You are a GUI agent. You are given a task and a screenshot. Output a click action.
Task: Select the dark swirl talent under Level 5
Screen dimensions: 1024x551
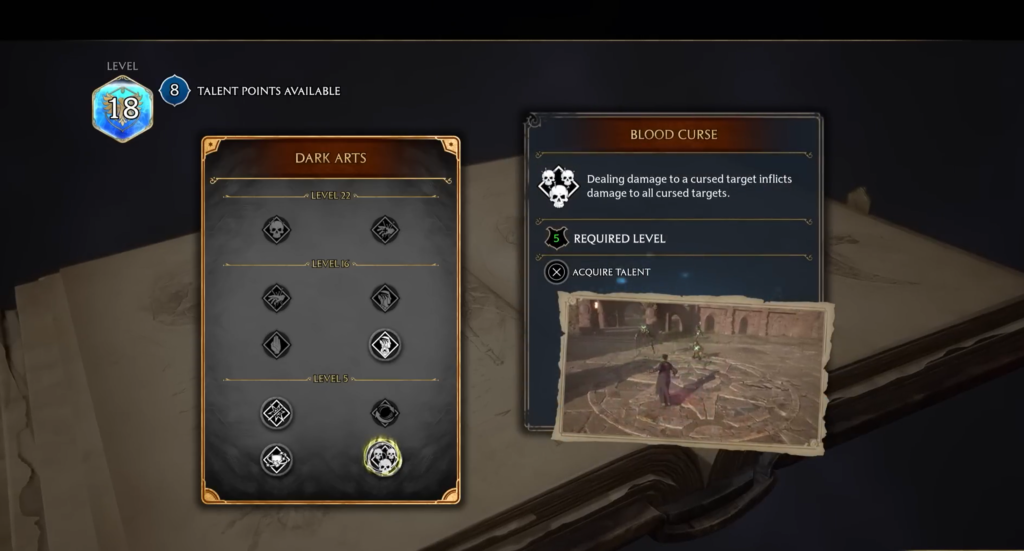[384, 412]
